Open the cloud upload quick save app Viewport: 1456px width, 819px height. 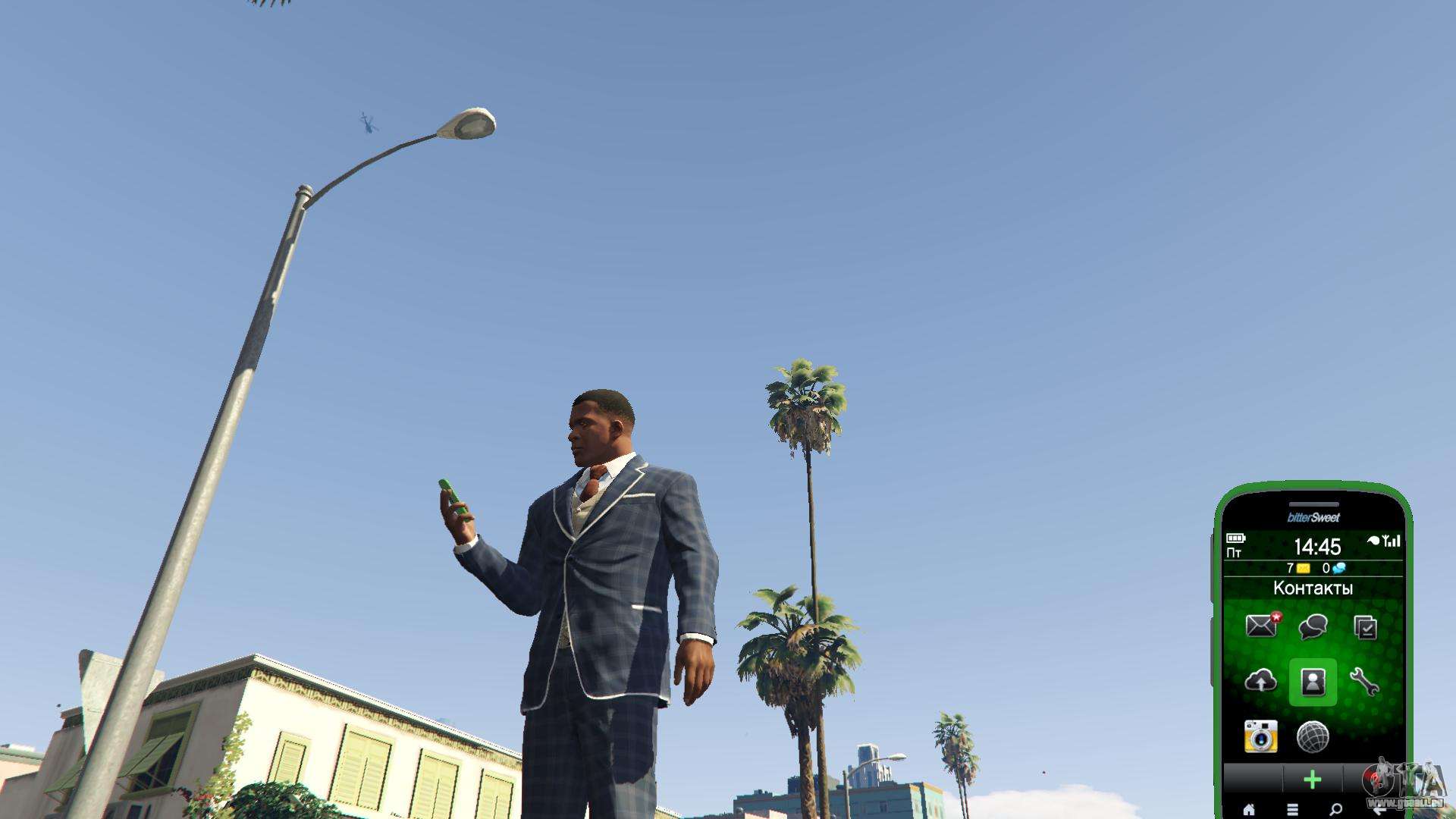pyautogui.click(x=1261, y=682)
